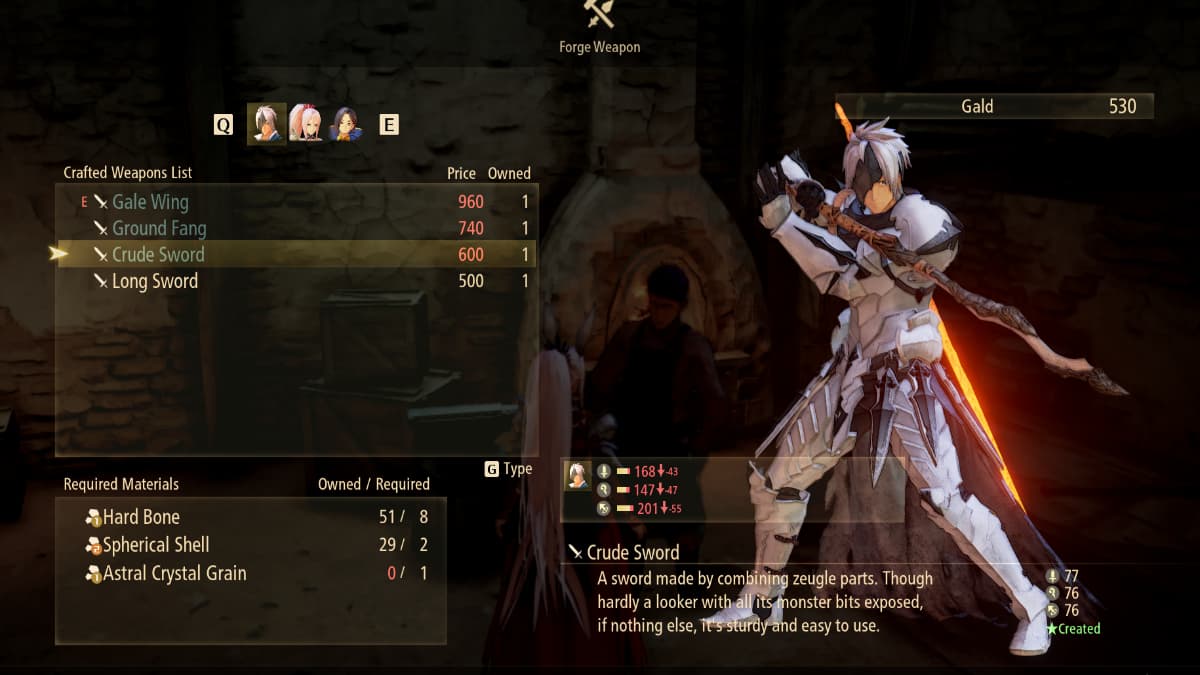Select the Astral Crystal Grain material row
1200x675 pixels.
coord(174,573)
